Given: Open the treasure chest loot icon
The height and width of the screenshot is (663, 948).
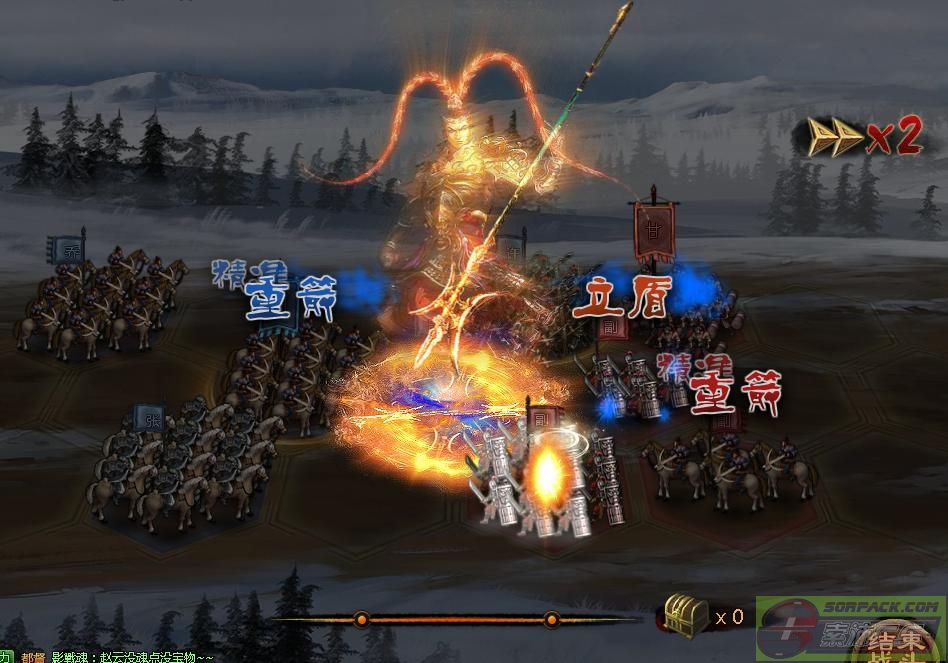Looking at the screenshot, I should 687,613.
